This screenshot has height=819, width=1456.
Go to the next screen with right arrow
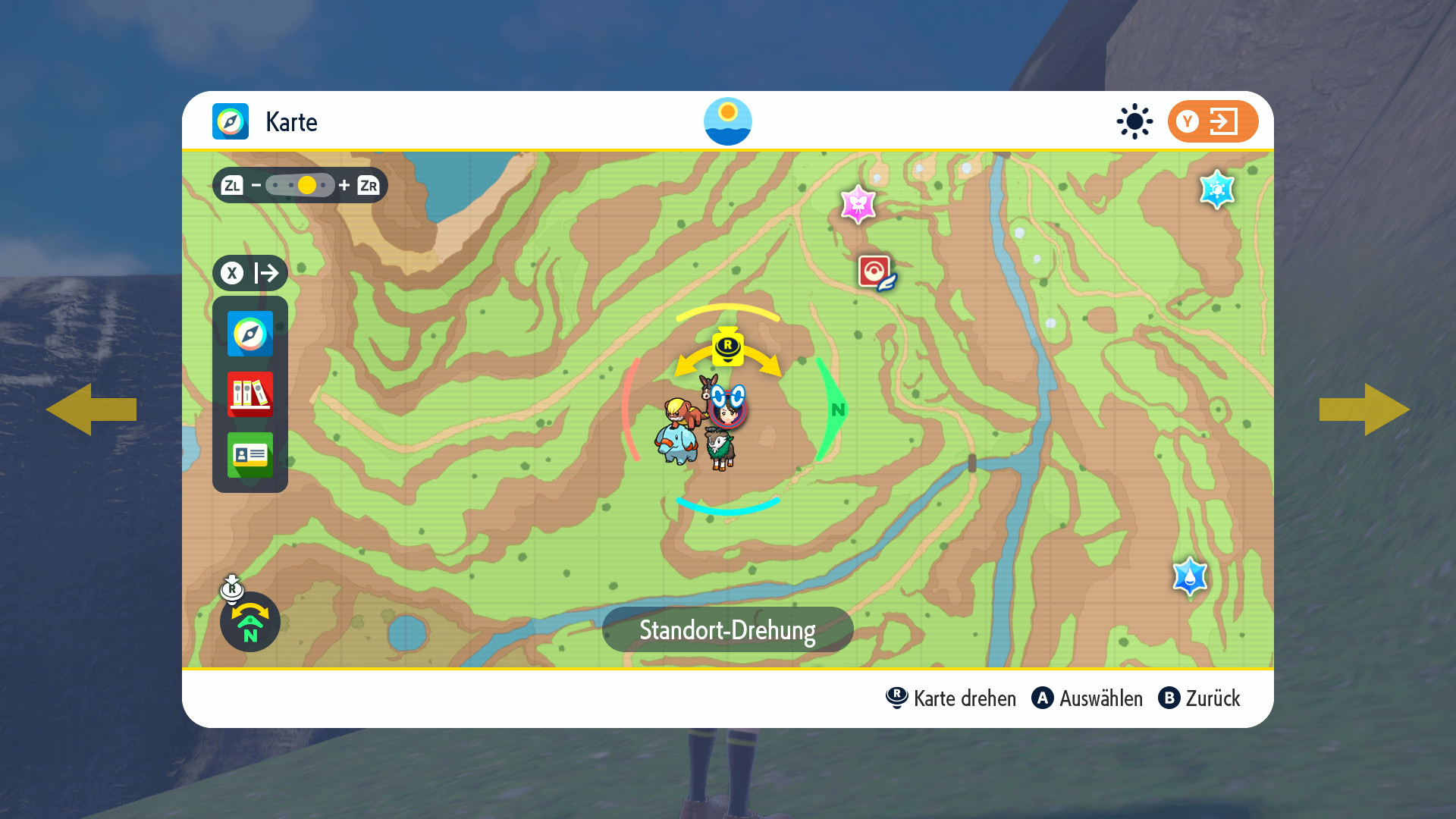tap(1364, 409)
